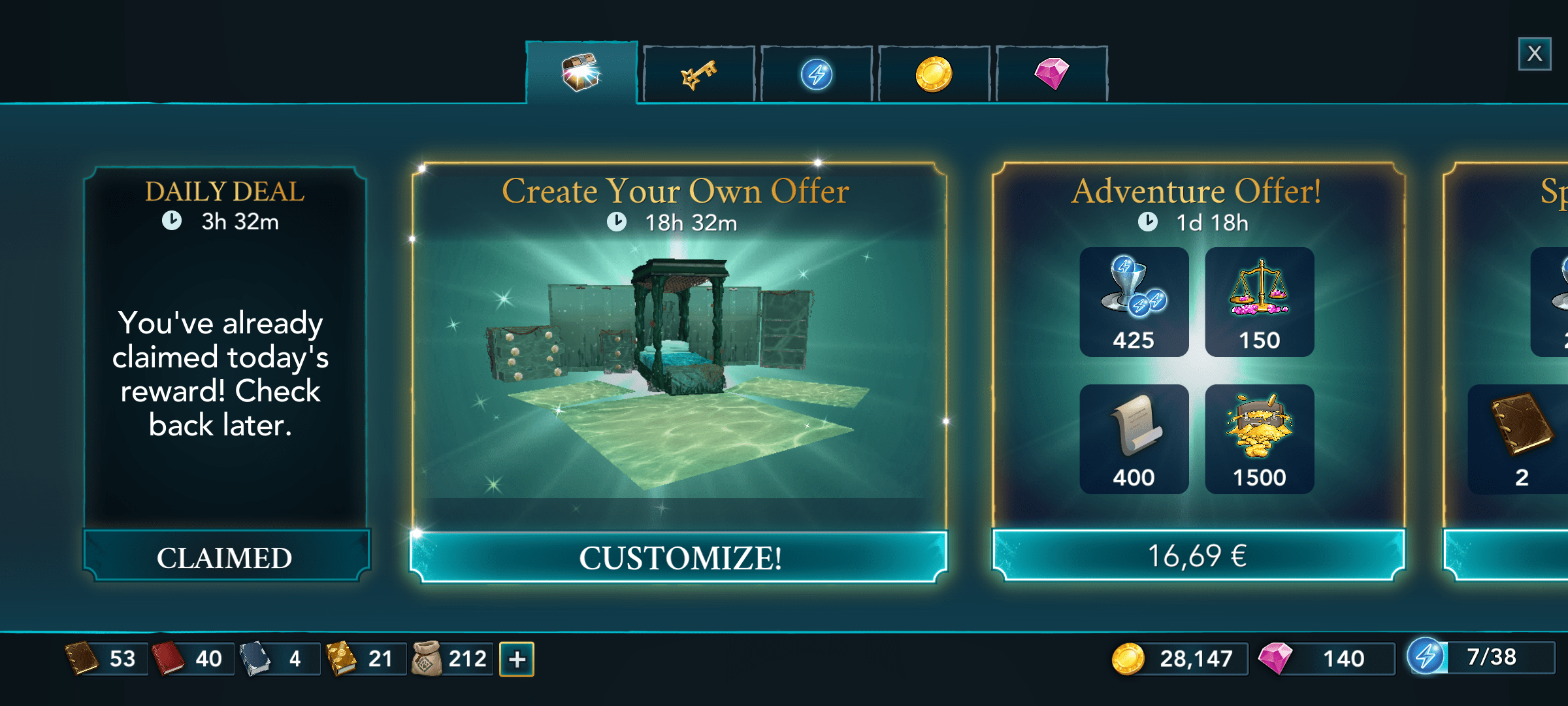Switch to the blue energy tab

tap(816, 74)
